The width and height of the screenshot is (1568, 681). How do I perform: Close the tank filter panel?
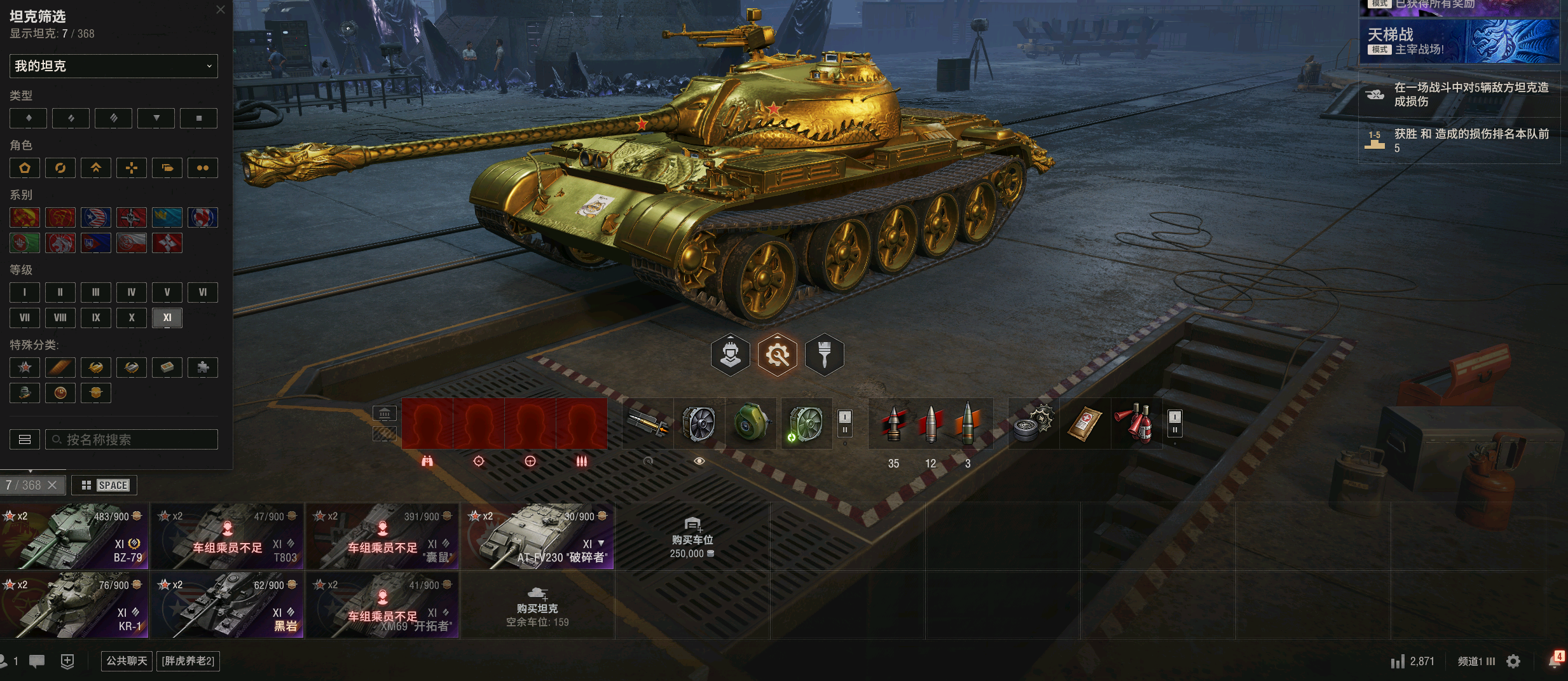point(221,10)
